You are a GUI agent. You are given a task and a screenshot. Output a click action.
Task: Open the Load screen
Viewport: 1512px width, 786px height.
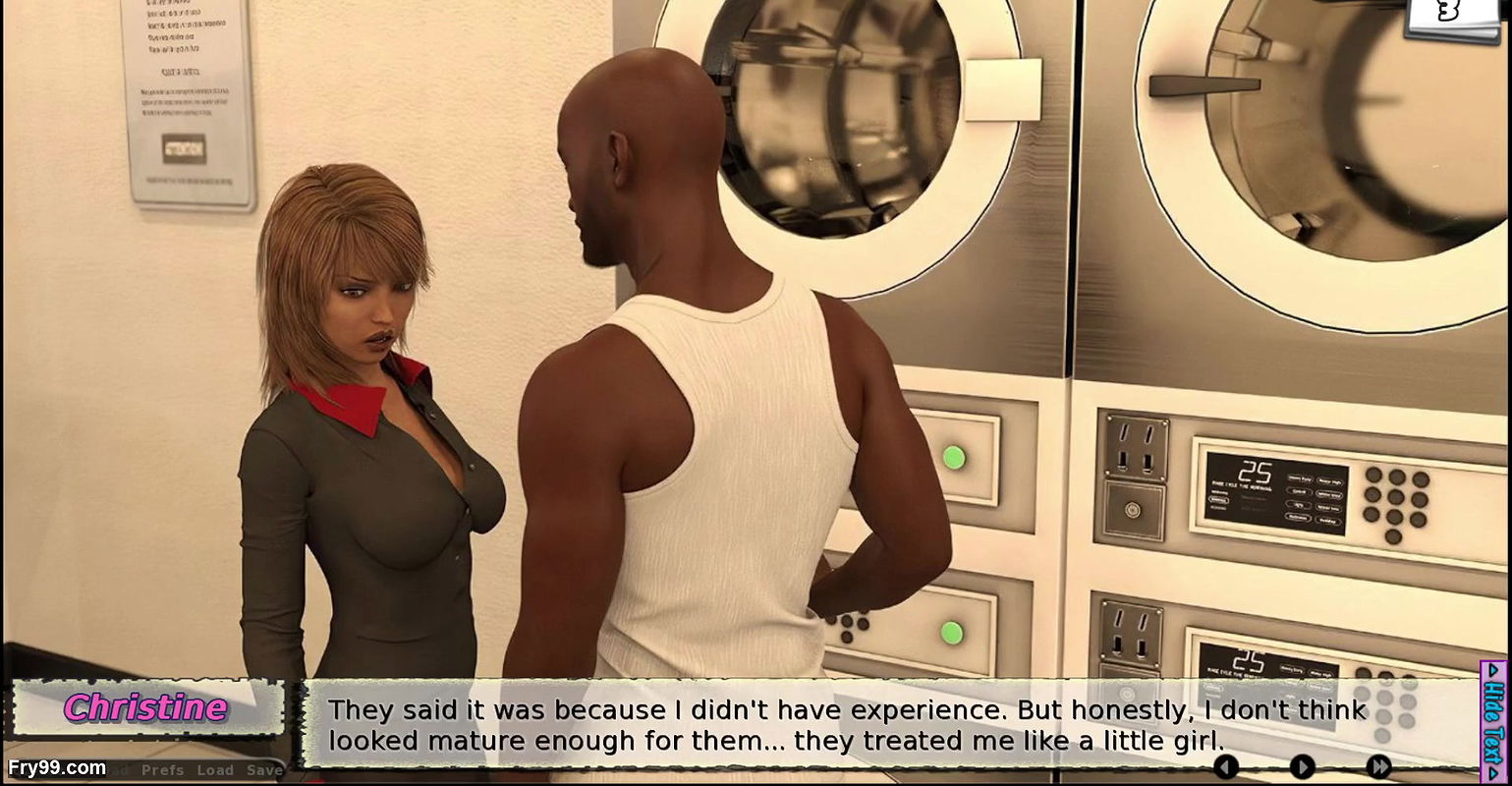pyautogui.click(x=214, y=771)
